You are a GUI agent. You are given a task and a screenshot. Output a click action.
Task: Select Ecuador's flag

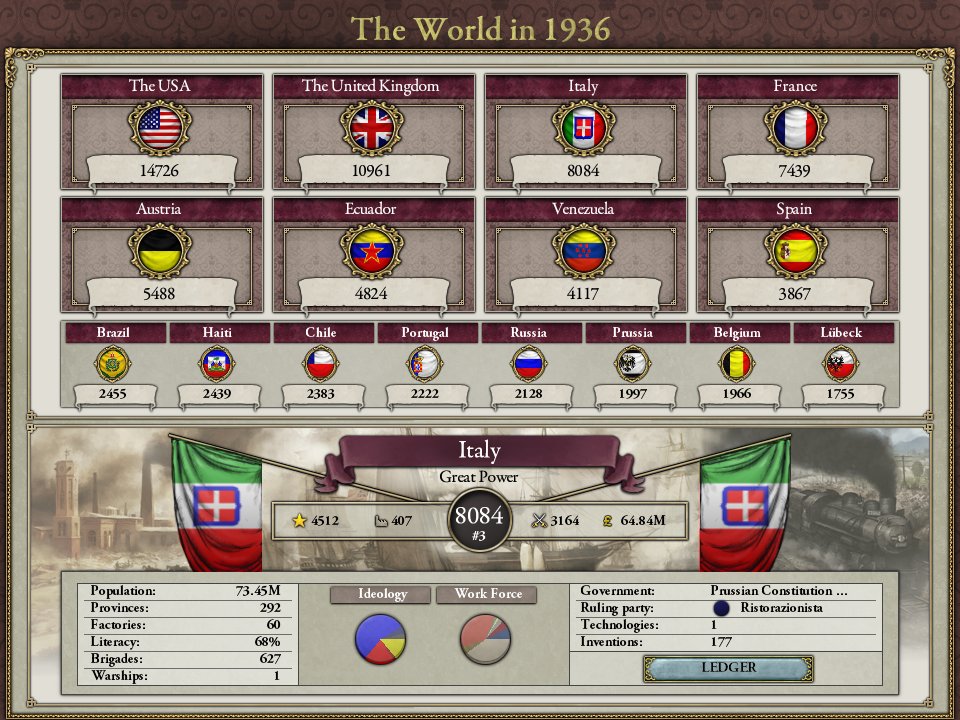click(x=372, y=251)
